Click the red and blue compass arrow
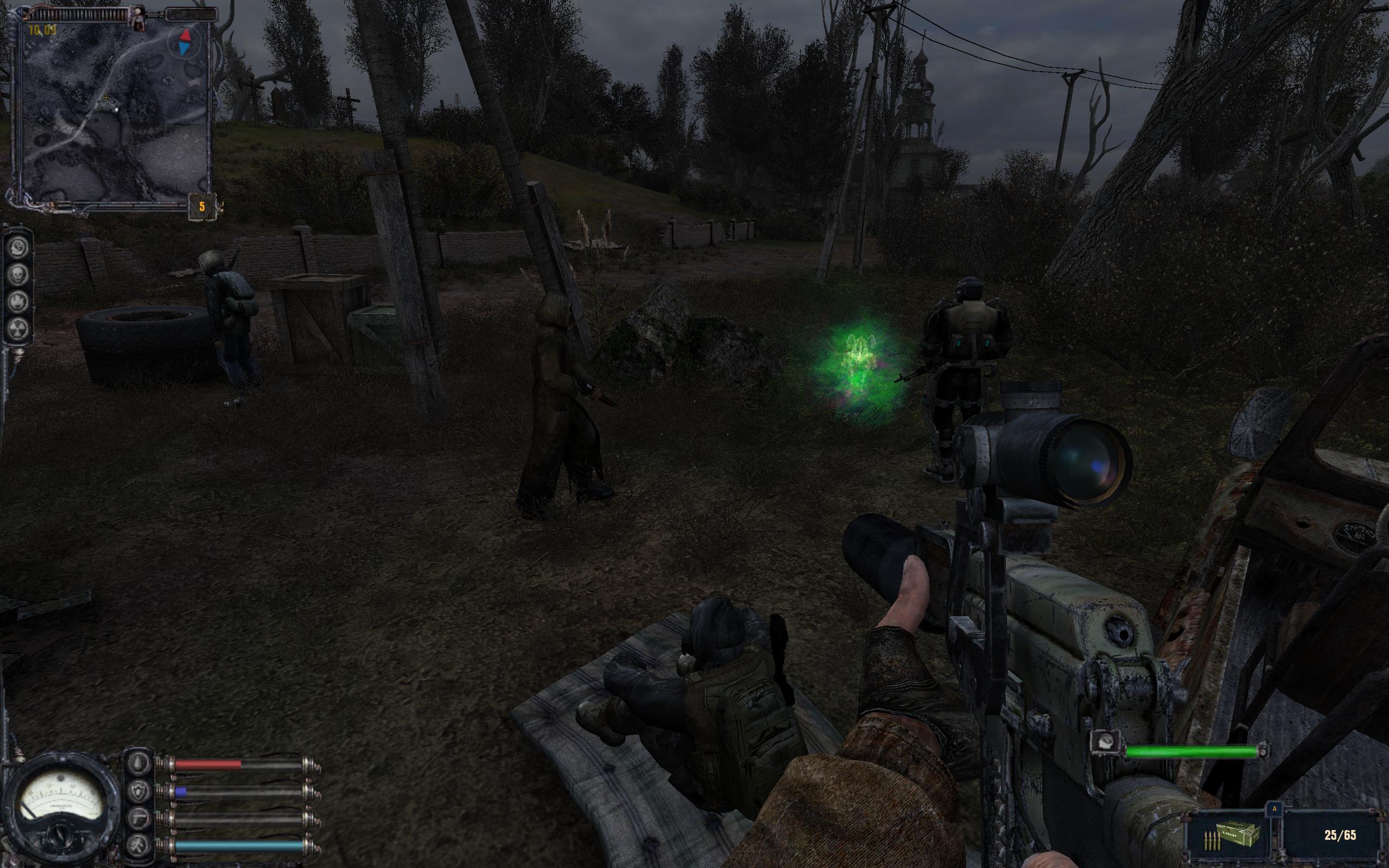This screenshot has width=1389, height=868. click(185, 42)
